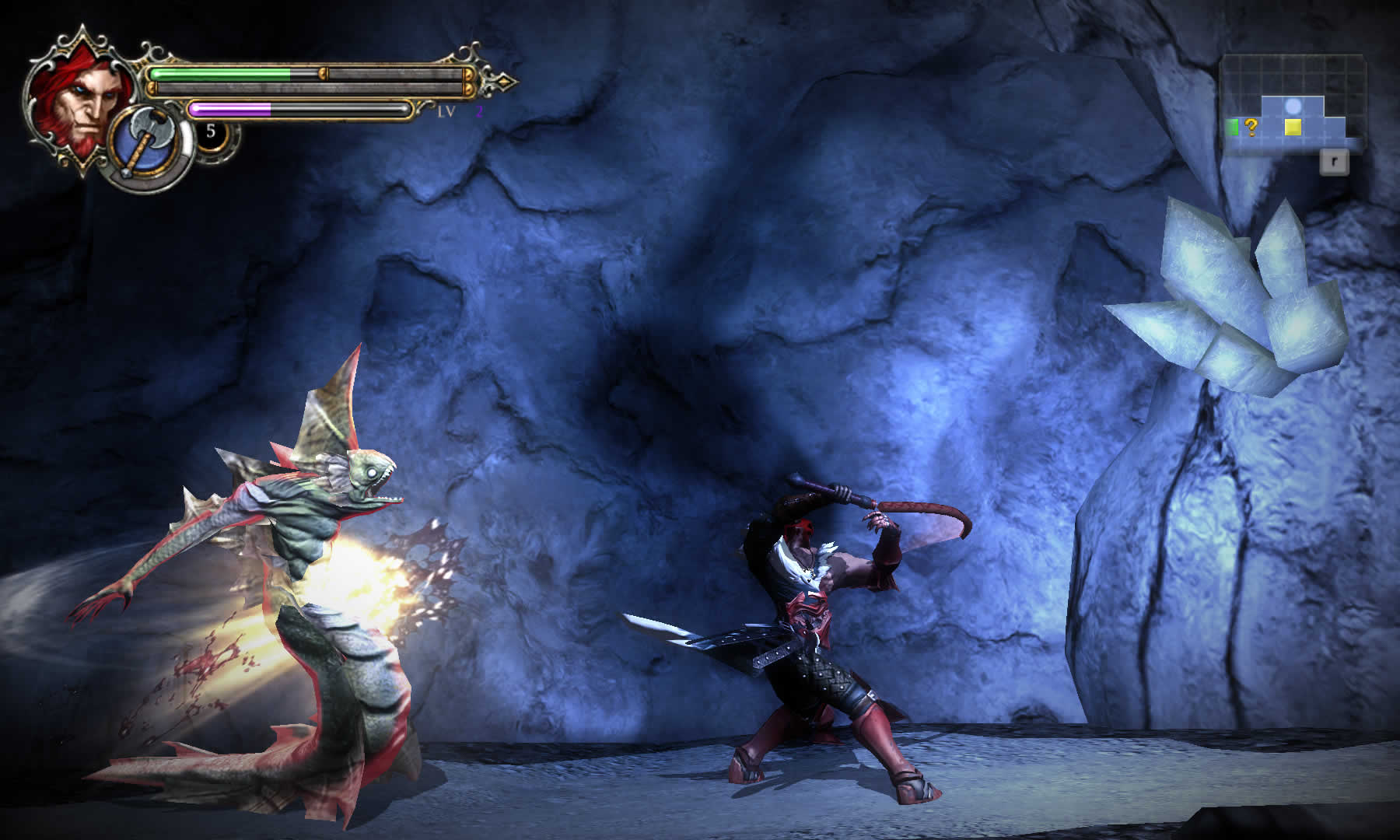Open the cave minimap
This screenshot has width=1400, height=840.
click(1293, 105)
